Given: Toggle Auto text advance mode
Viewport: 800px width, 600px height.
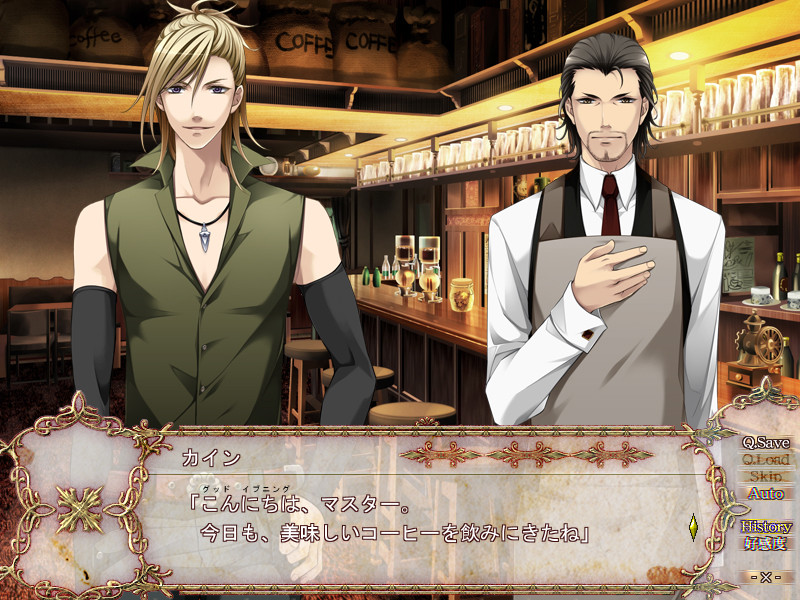Looking at the screenshot, I should pyautogui.click(x=766, y=494).
